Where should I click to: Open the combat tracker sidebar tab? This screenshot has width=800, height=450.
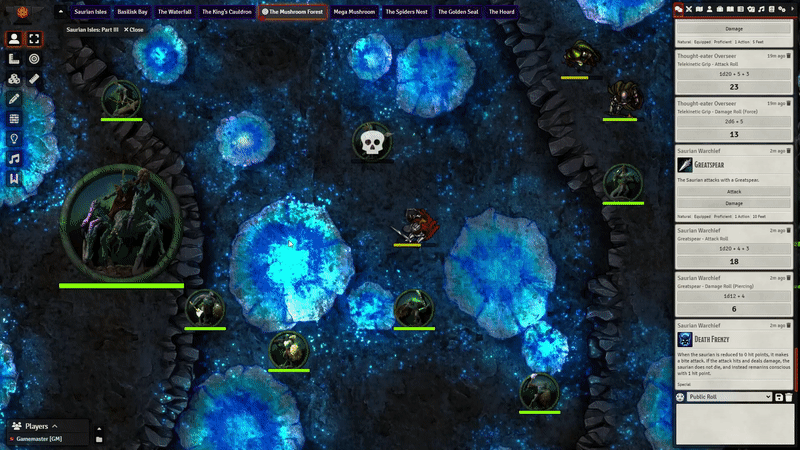click(x=690, y=8)
